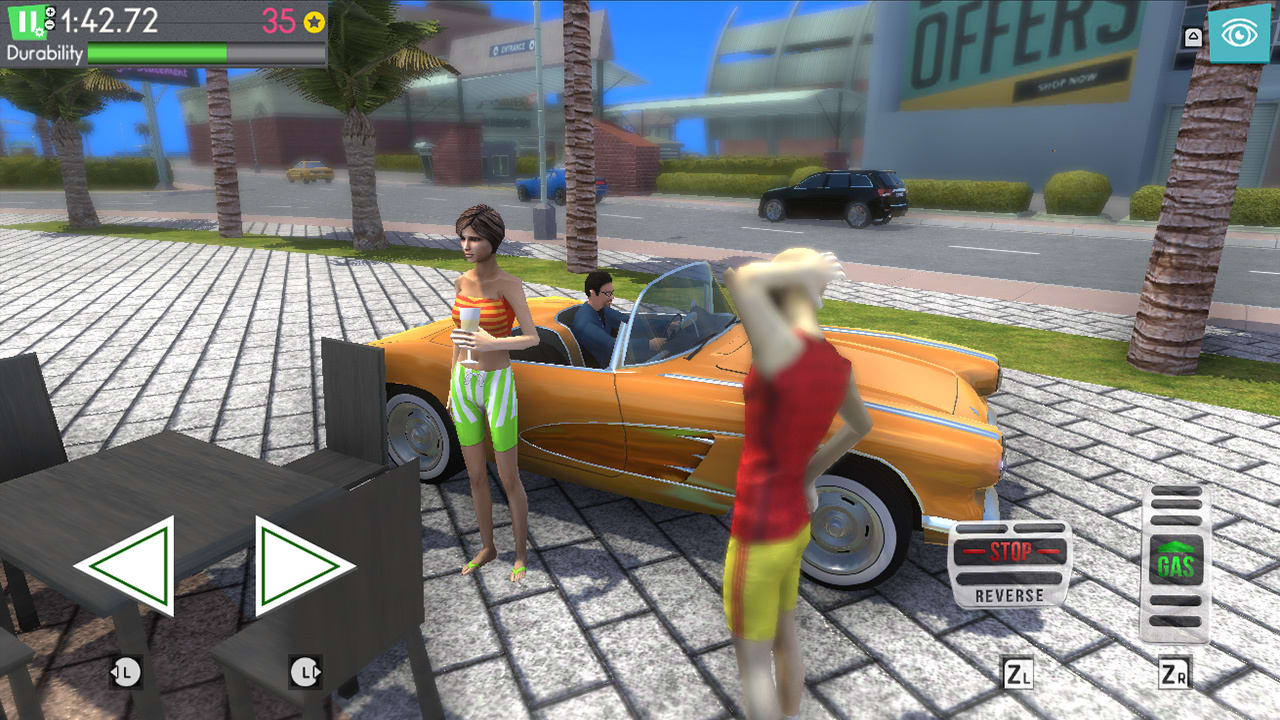Tap the white button prompt beside the eye icon

pos(1193,37)
